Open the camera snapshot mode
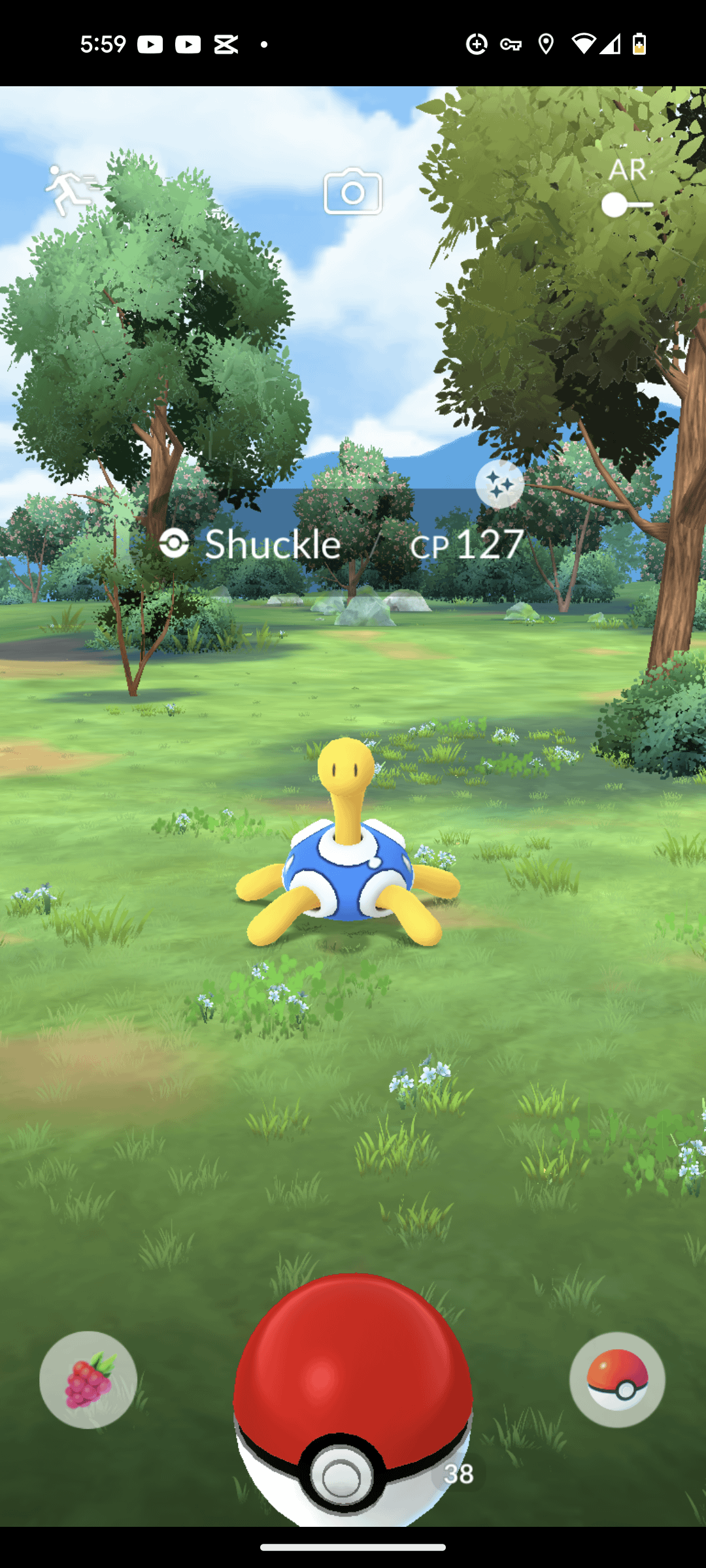This screenshot has height=1568, width=706. click(x=353, y=191)
